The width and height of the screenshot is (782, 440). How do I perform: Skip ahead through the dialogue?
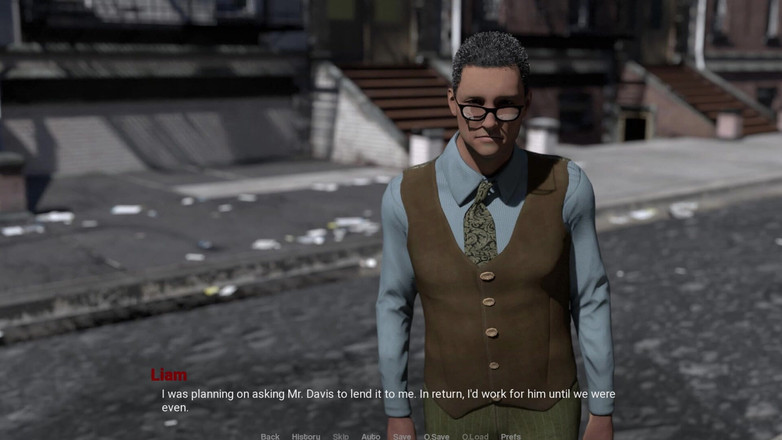[340, 436]
